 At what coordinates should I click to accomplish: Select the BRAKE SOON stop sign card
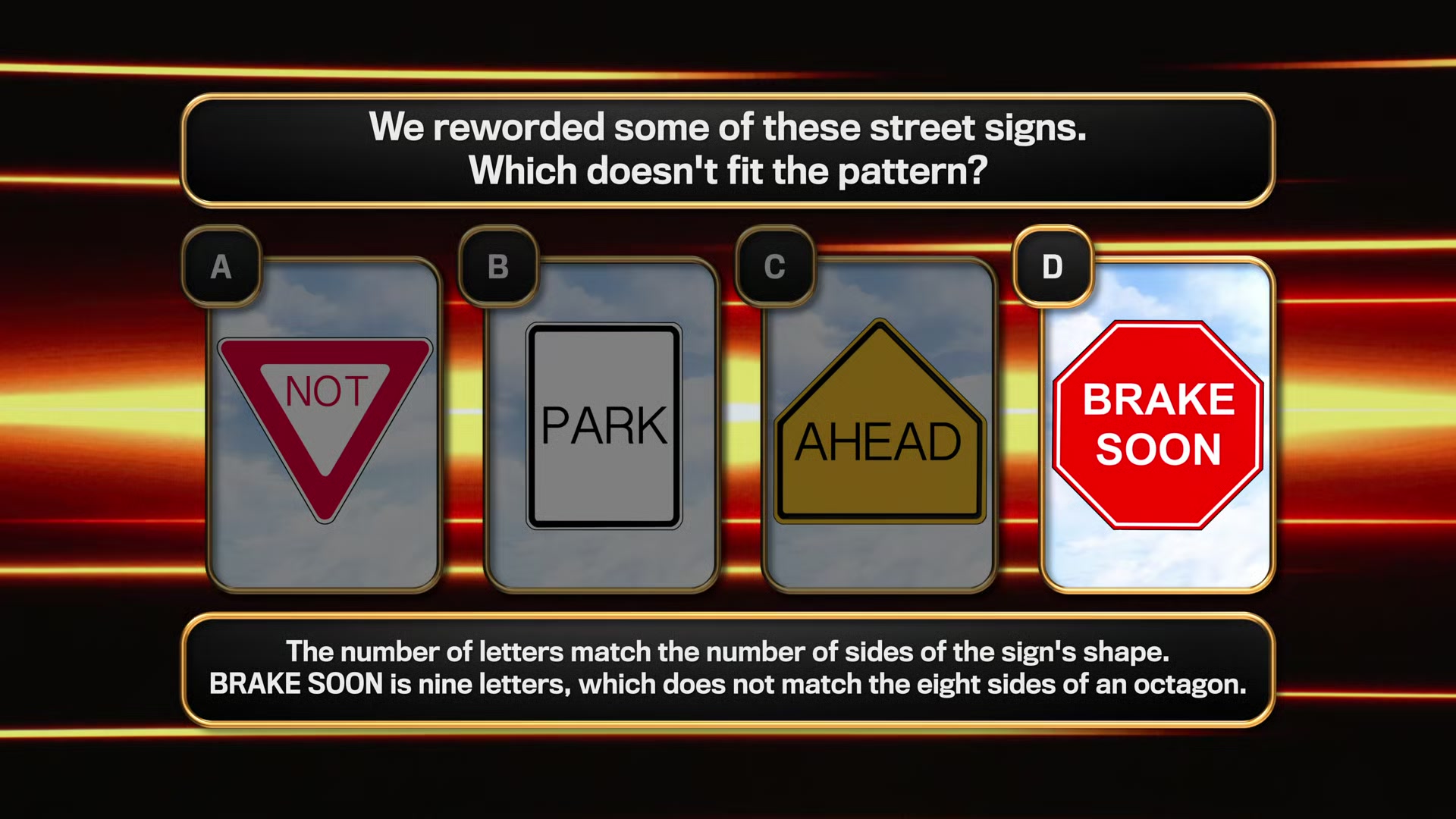click(x=1158, y=425)
